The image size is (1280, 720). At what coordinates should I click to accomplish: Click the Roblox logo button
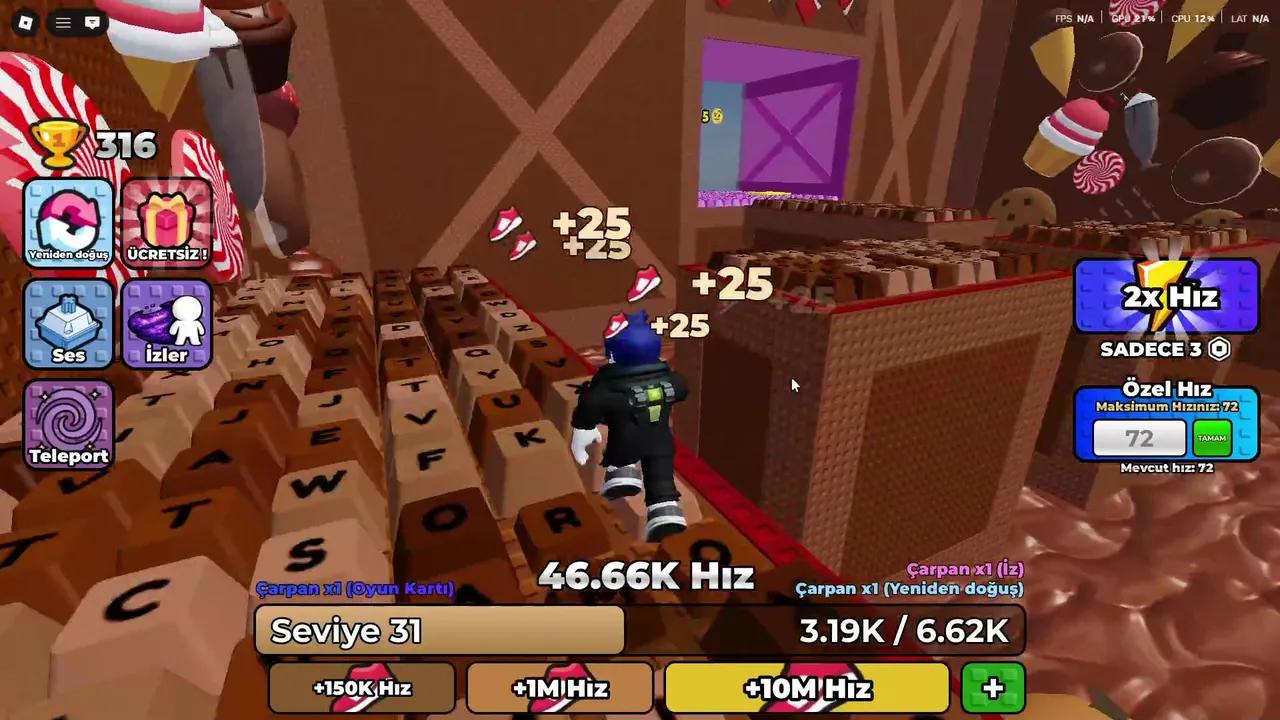(x=26, y=22)
